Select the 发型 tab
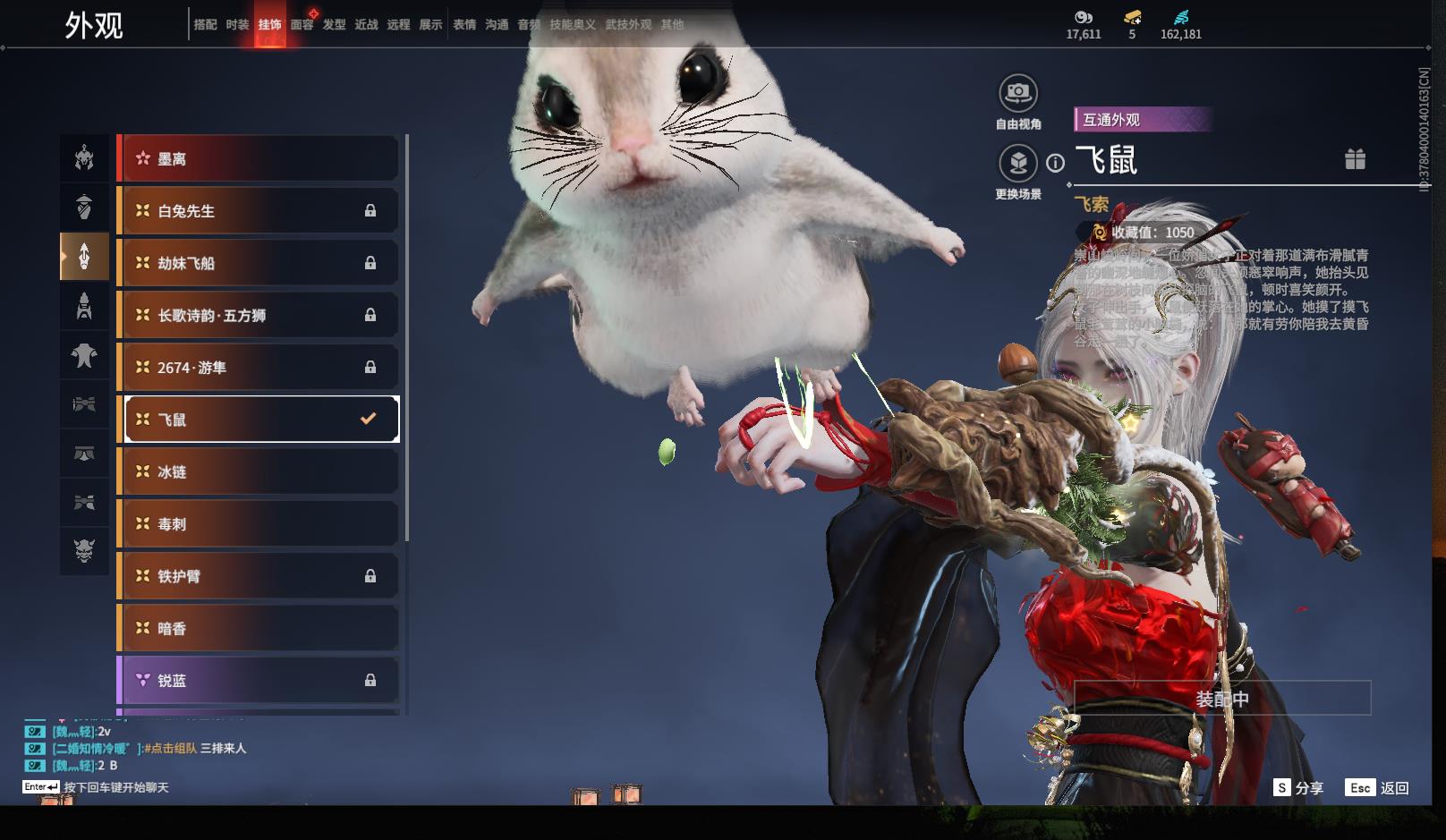Viewport: 1446px width, 840px height. click(334, 25)
